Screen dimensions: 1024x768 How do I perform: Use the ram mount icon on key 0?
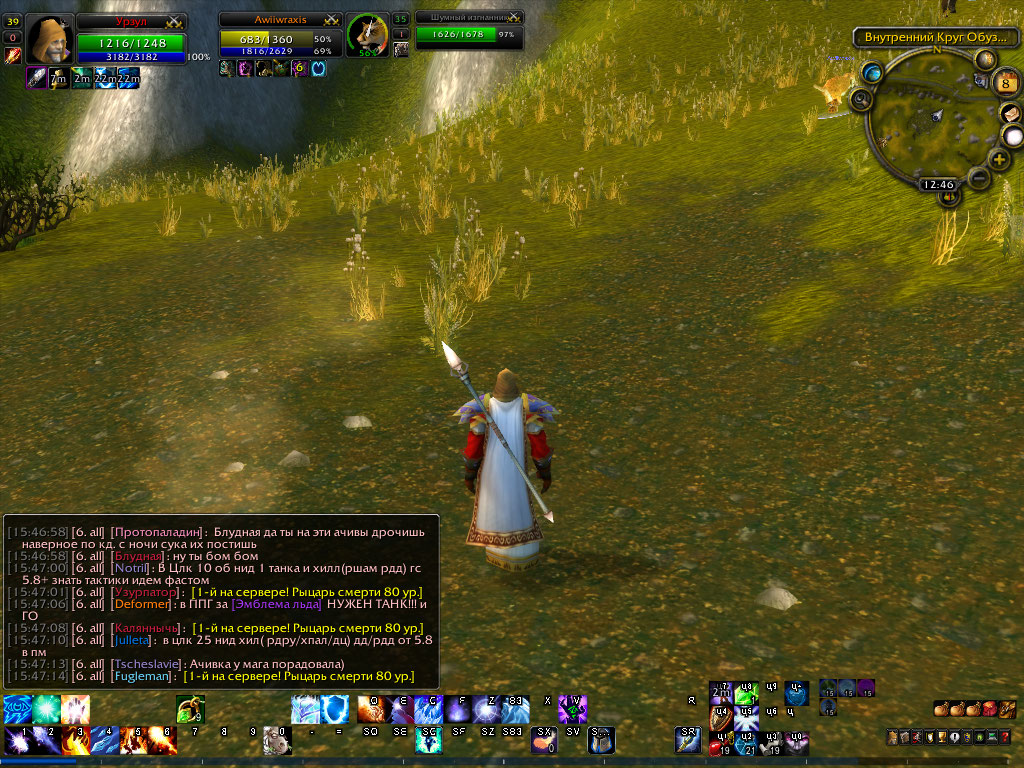pyautogui.click(x=274, y=741)
